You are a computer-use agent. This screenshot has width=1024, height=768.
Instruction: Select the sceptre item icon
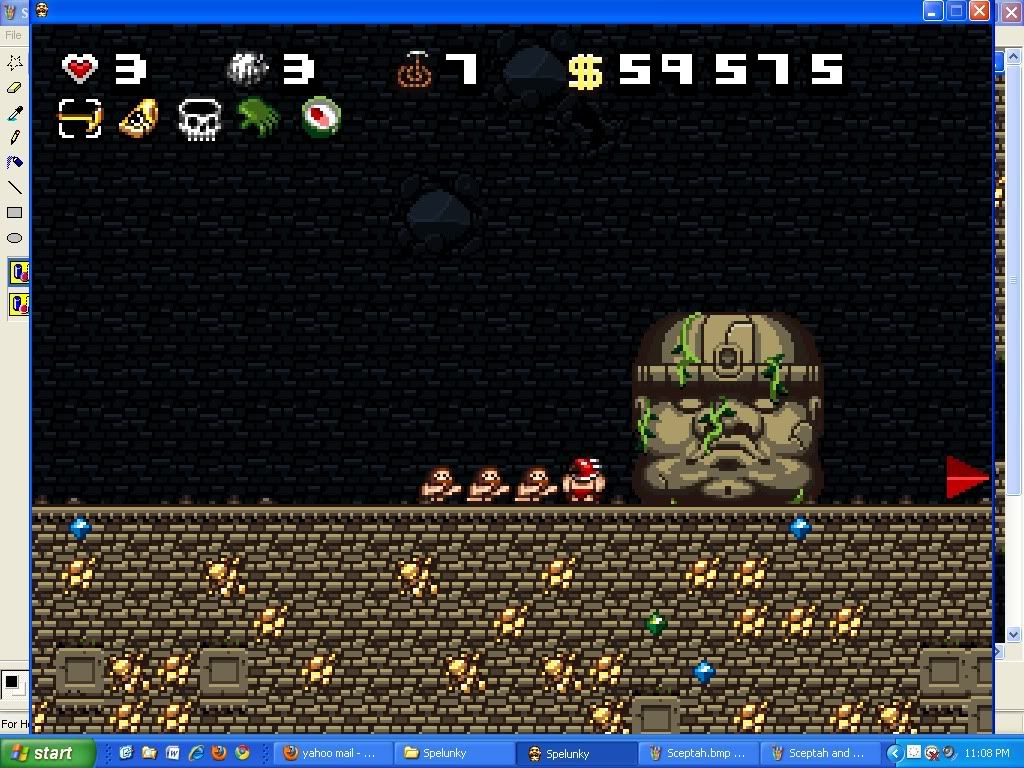pos(80,118)
